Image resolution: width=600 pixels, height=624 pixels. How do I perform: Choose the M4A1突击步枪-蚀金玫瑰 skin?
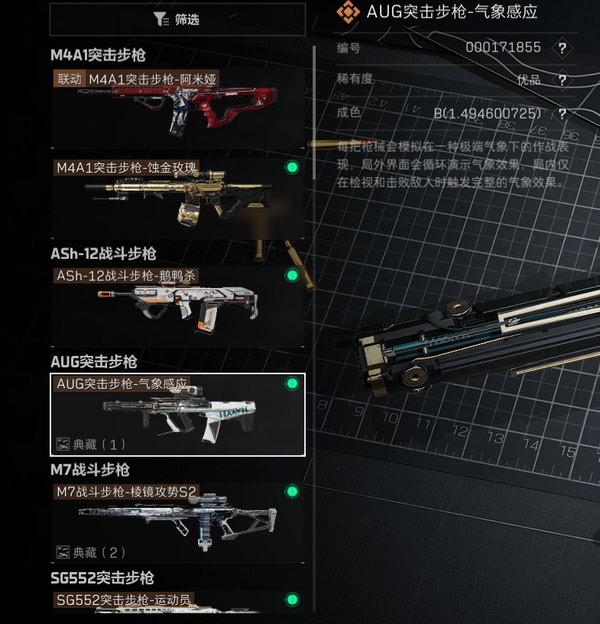tap(177, 194)
